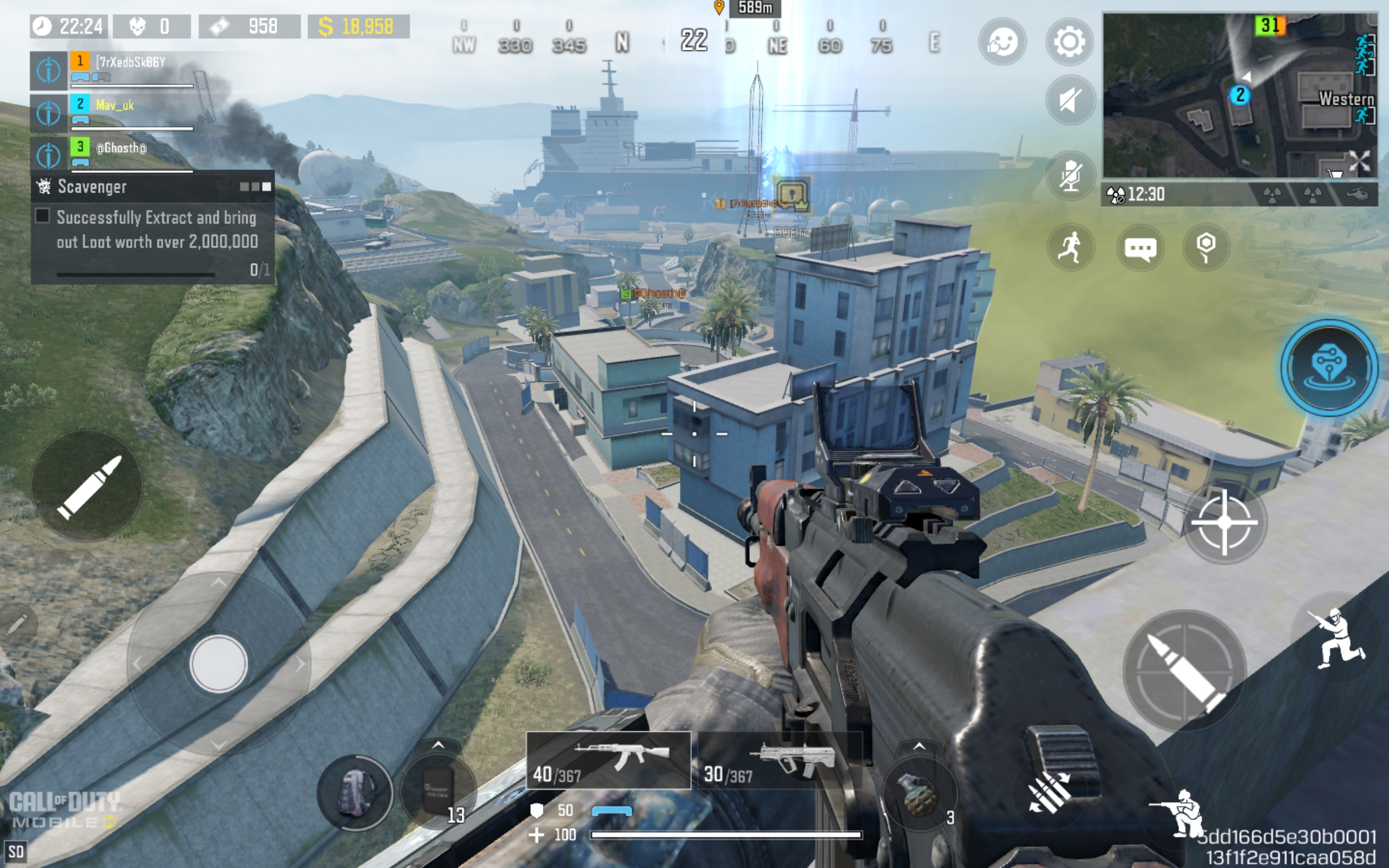1389x868 pixels.
Task: Fire using the left bullet button
Action: click(87, 486)
